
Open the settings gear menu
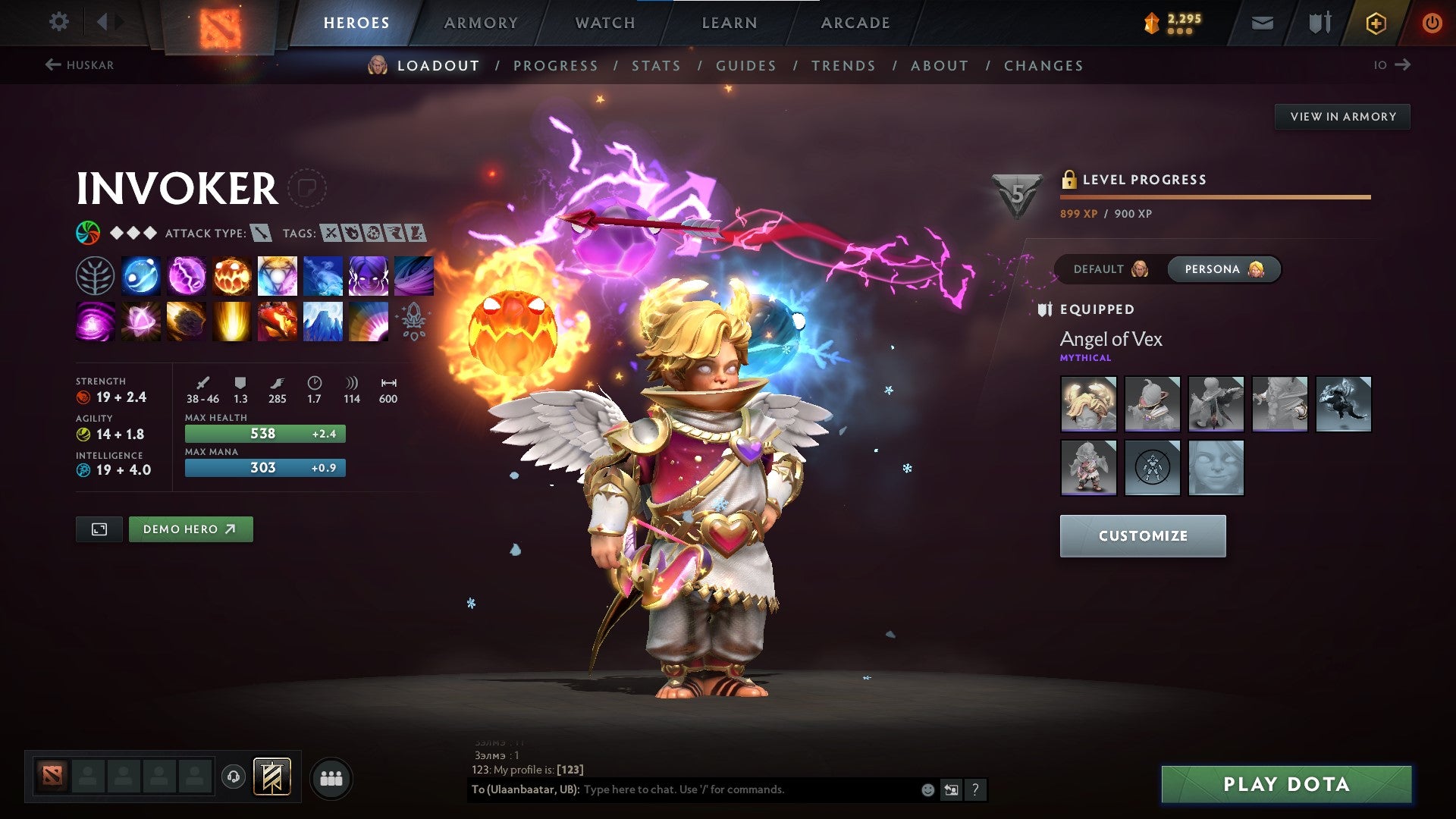pyautogui.click(x=58, y=22)
